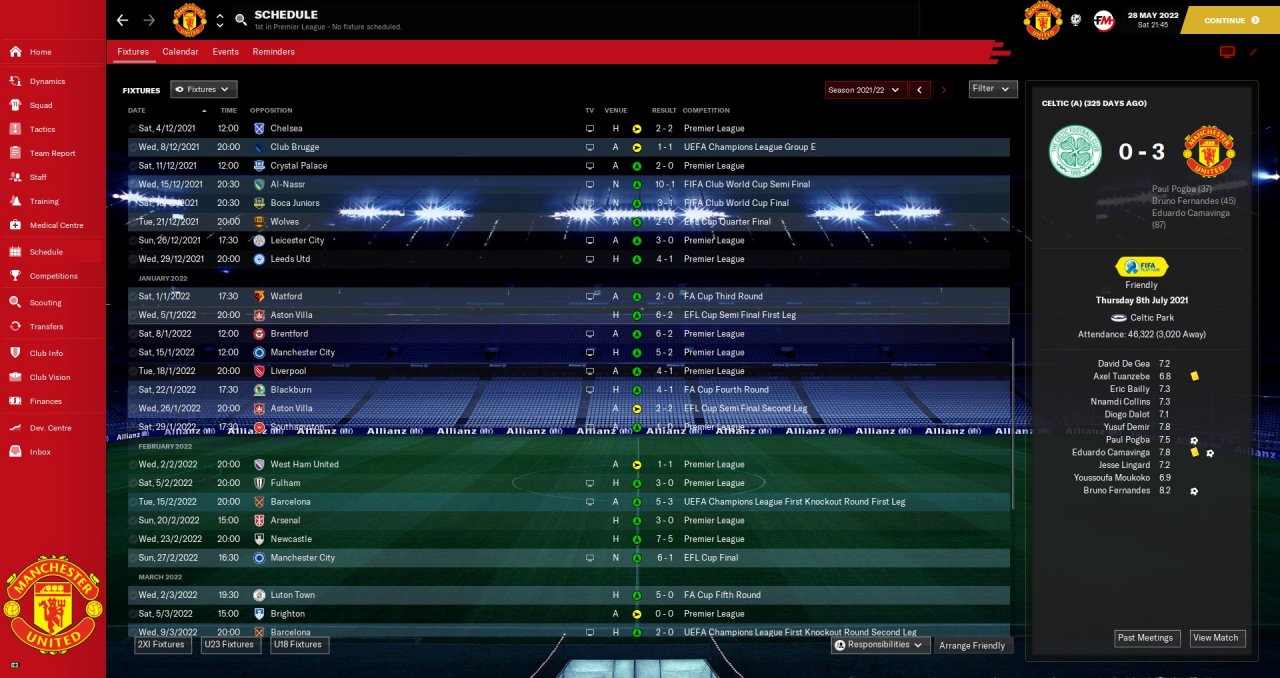This screenshot has height=678, width=1280.
Task: Switch to the Reminders tab
Action: point(273,52)
